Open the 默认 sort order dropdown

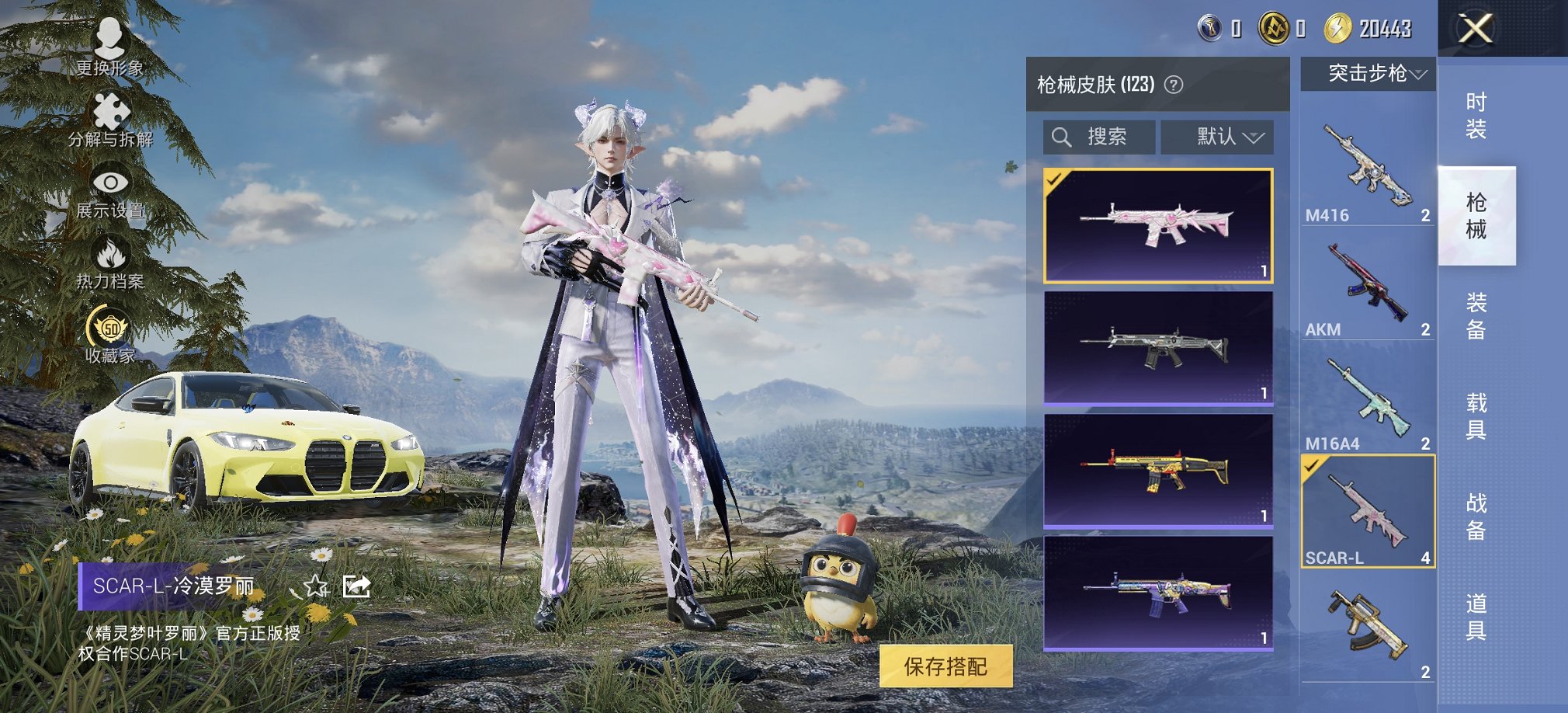[x=1217, y=137]
